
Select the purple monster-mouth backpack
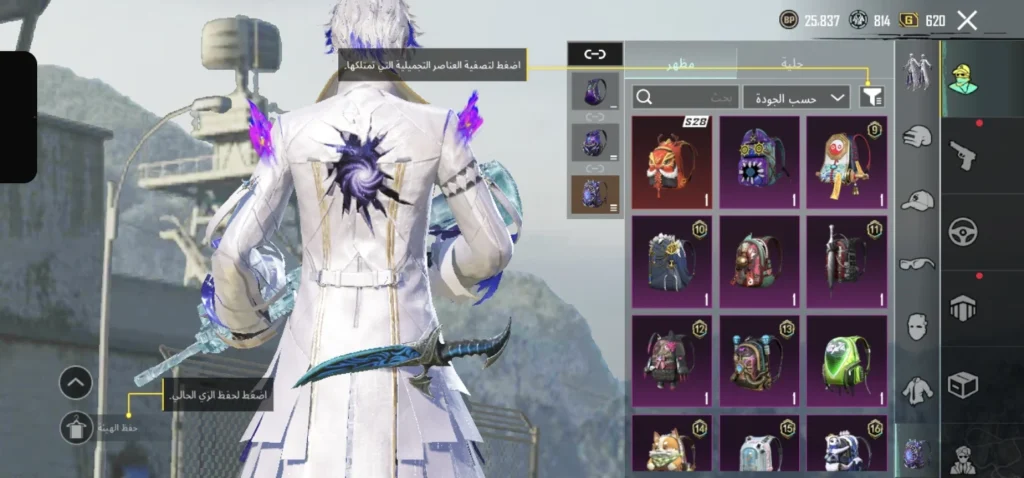coord(759,161)
